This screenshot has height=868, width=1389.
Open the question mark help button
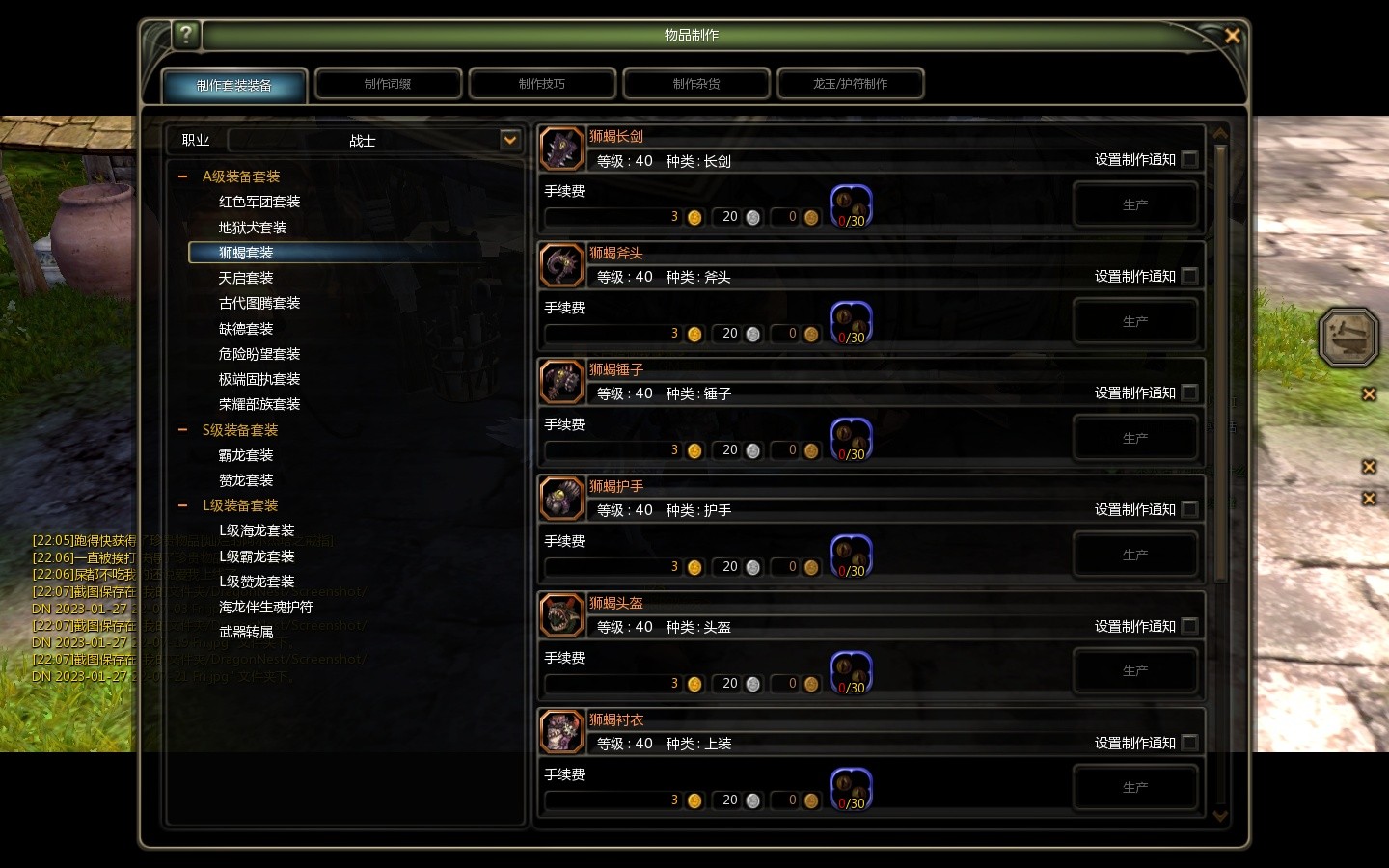(185, 35)
